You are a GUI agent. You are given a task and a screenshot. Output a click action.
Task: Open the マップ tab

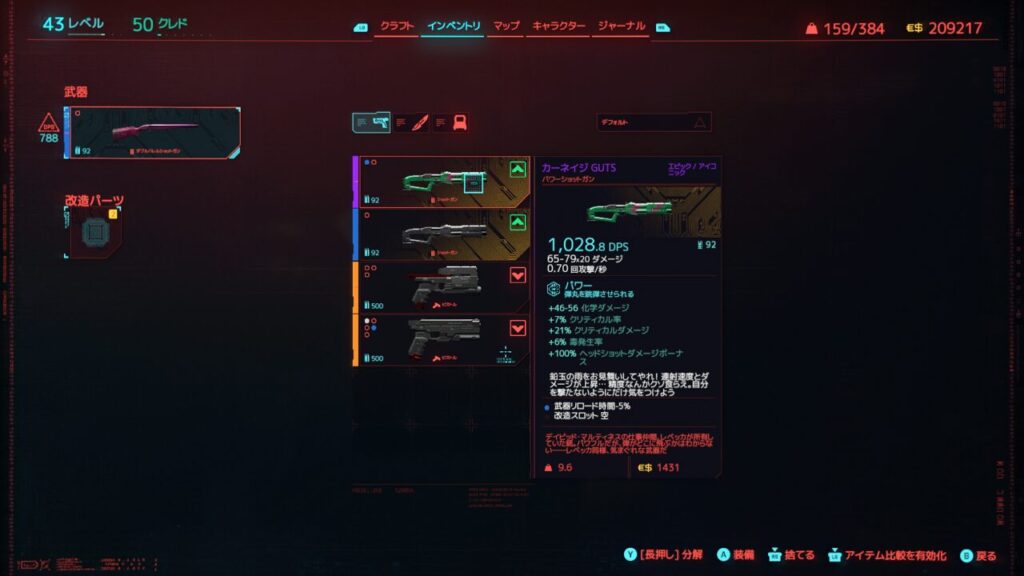tap(507, 26)
